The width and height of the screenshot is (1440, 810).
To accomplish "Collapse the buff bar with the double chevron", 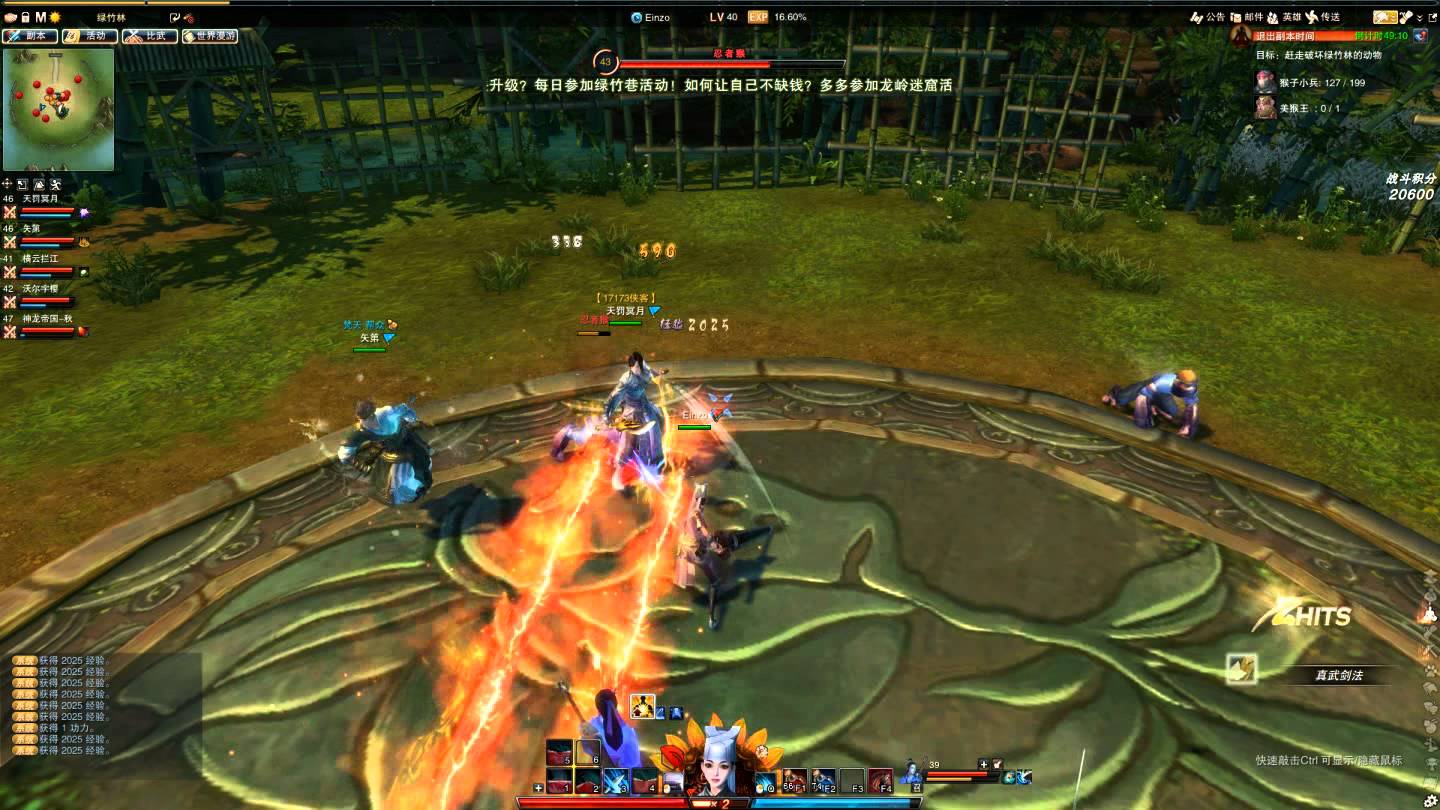I will tap(1419, 17).
